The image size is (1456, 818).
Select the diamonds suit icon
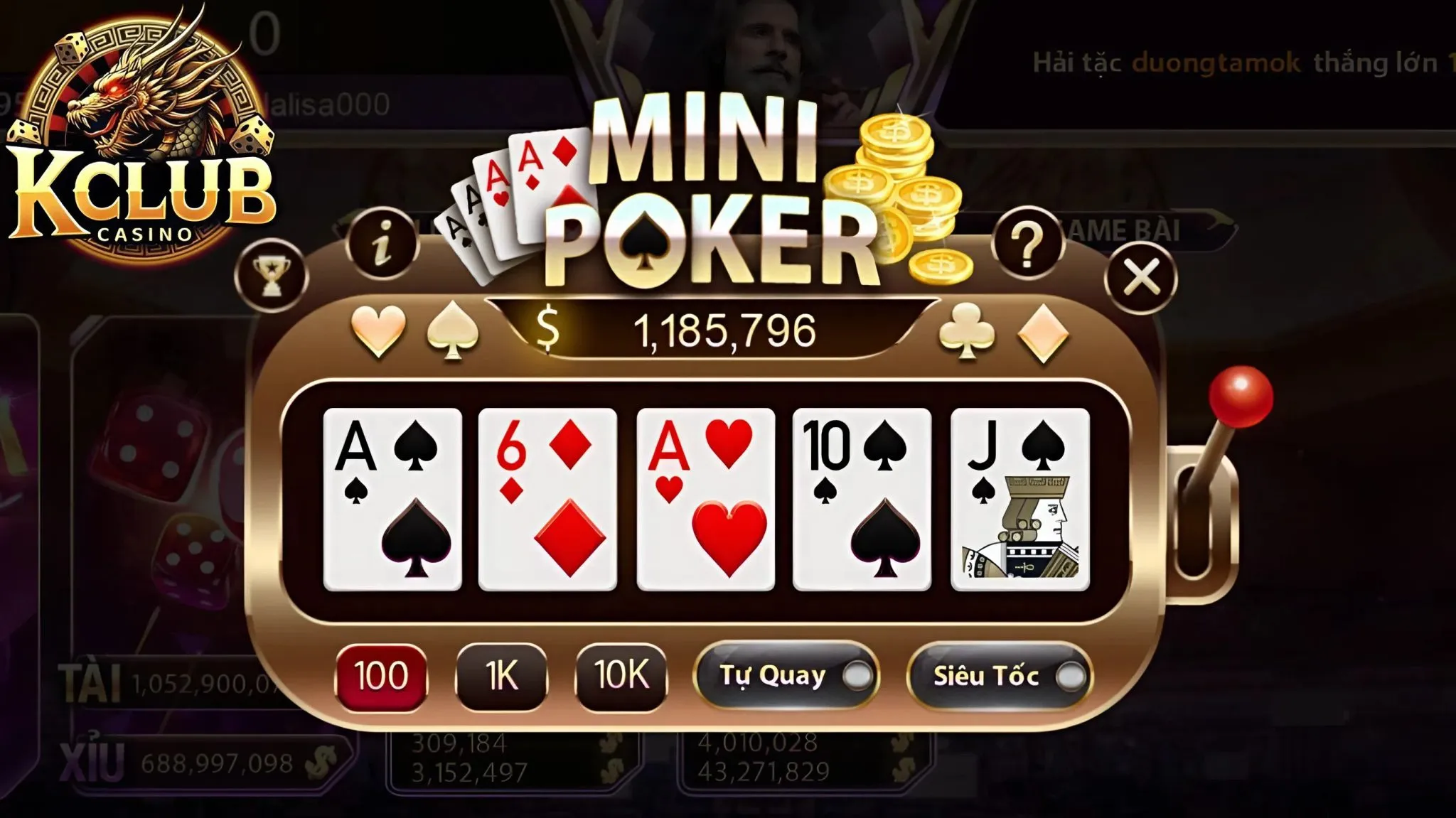[1039, 331]
